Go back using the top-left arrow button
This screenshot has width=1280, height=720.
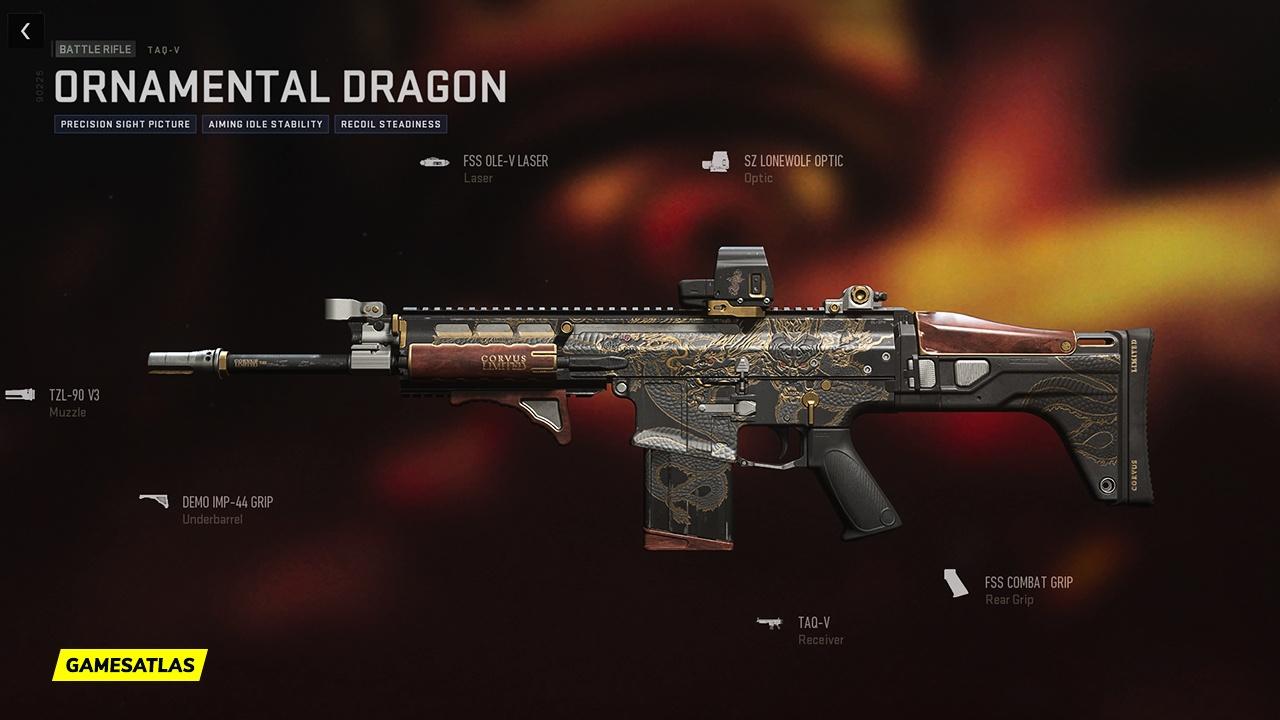[x=25, y=31]
